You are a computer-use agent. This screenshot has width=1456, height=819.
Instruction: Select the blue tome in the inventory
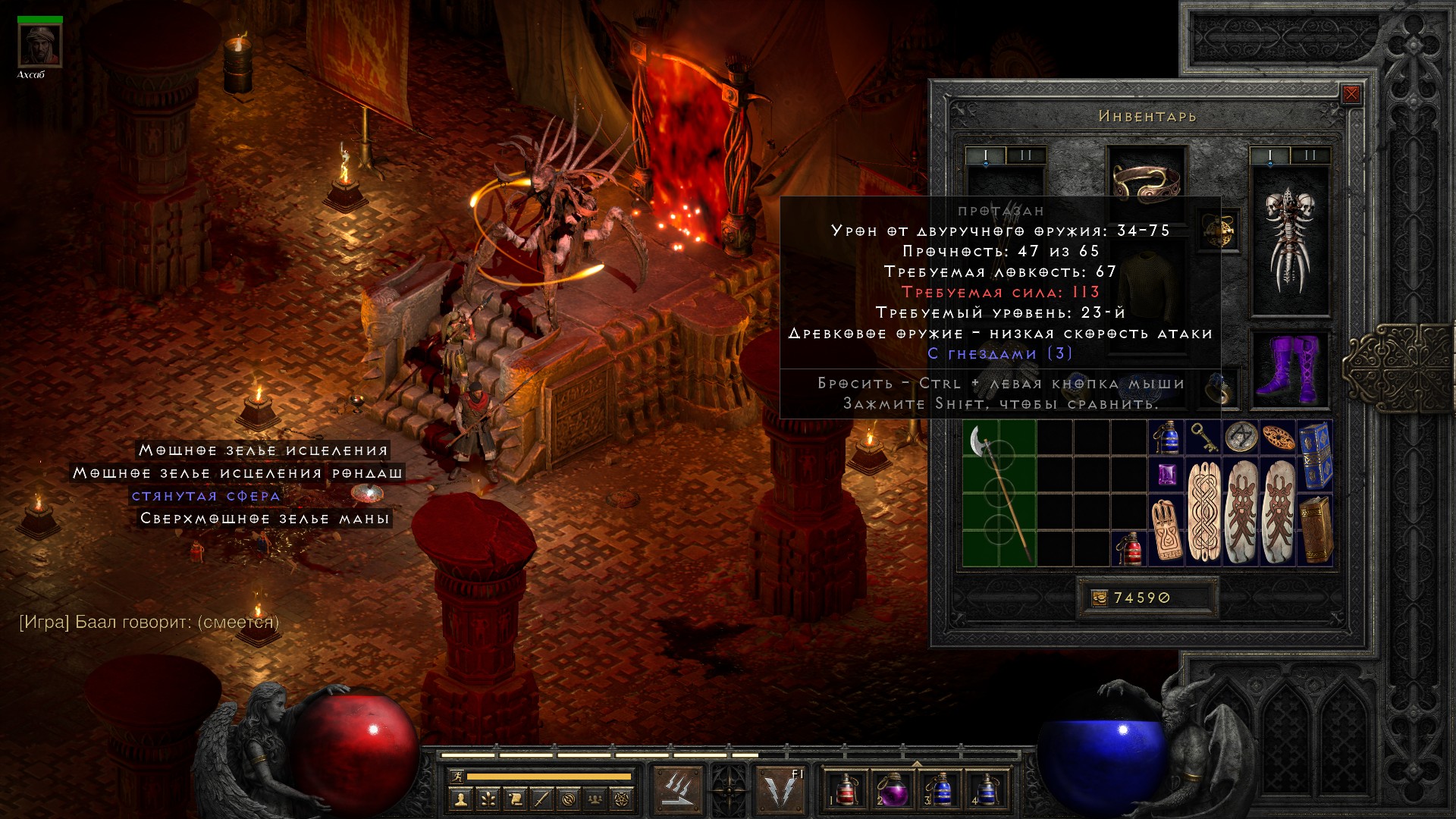(1315, 456)
